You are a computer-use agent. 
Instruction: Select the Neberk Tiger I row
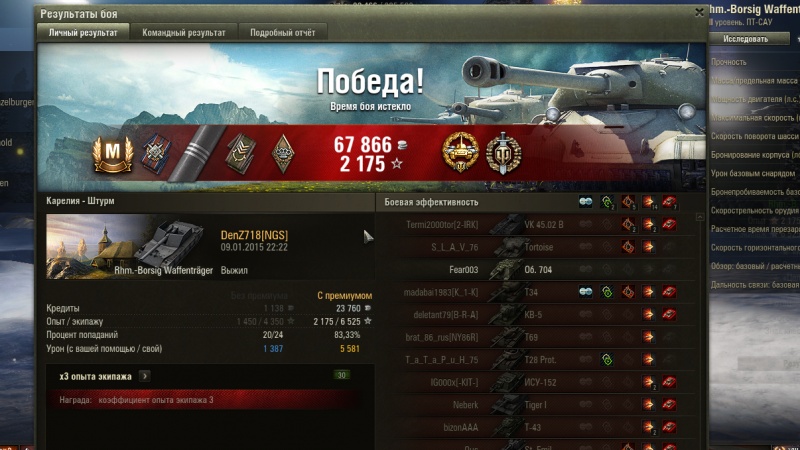pos(538,405)
